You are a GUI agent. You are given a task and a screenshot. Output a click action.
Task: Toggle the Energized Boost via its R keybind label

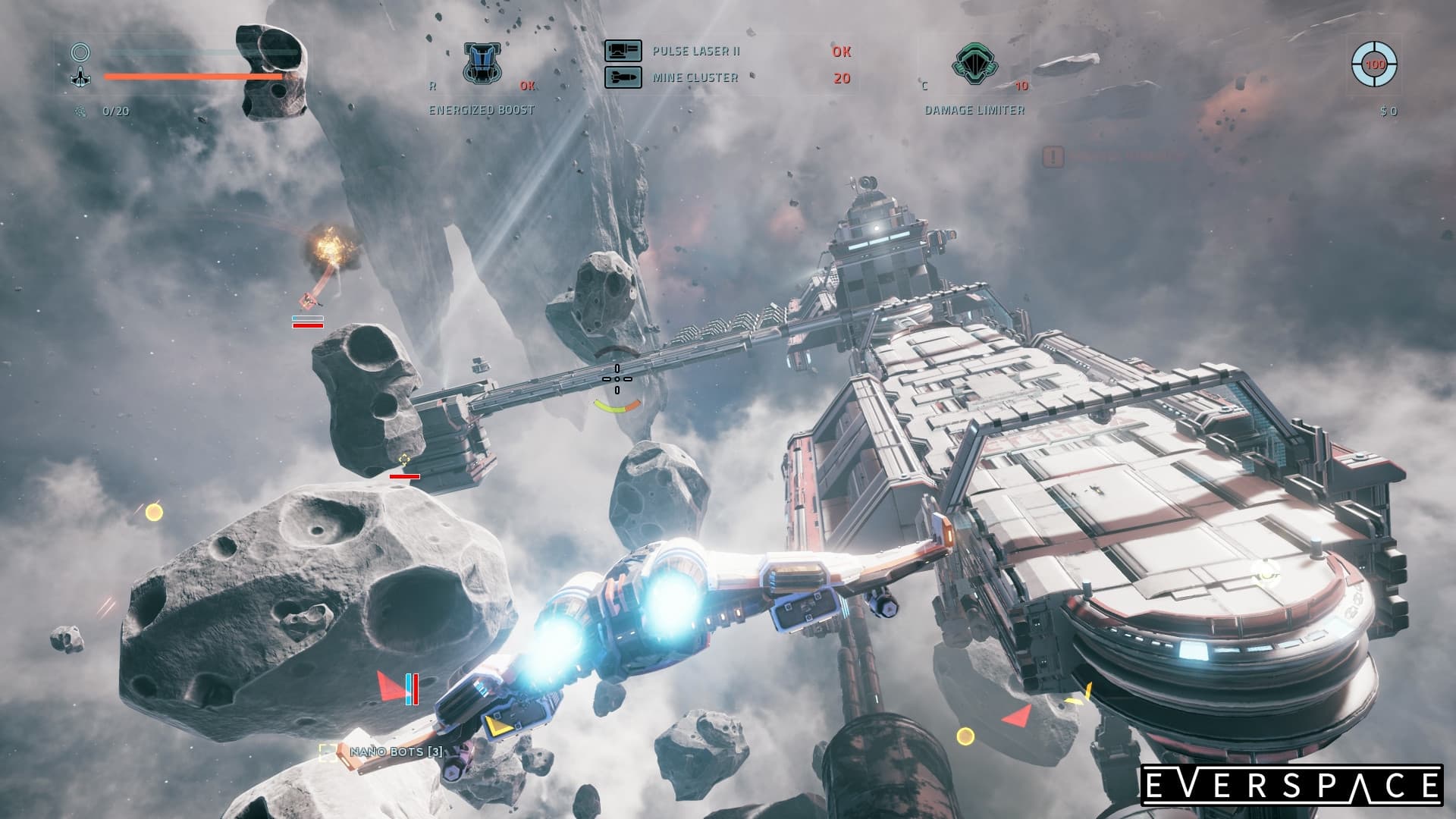[432, 86]
